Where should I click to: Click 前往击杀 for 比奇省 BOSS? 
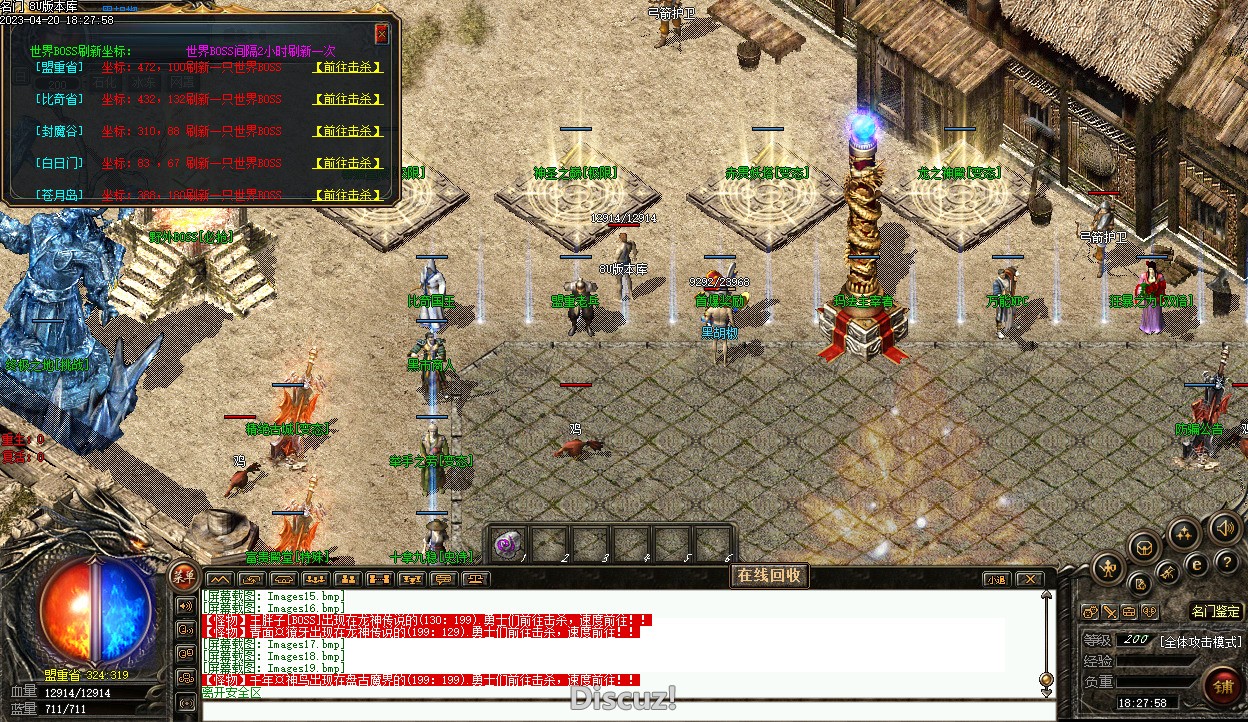pyautogui.click(x=347, y=100)
